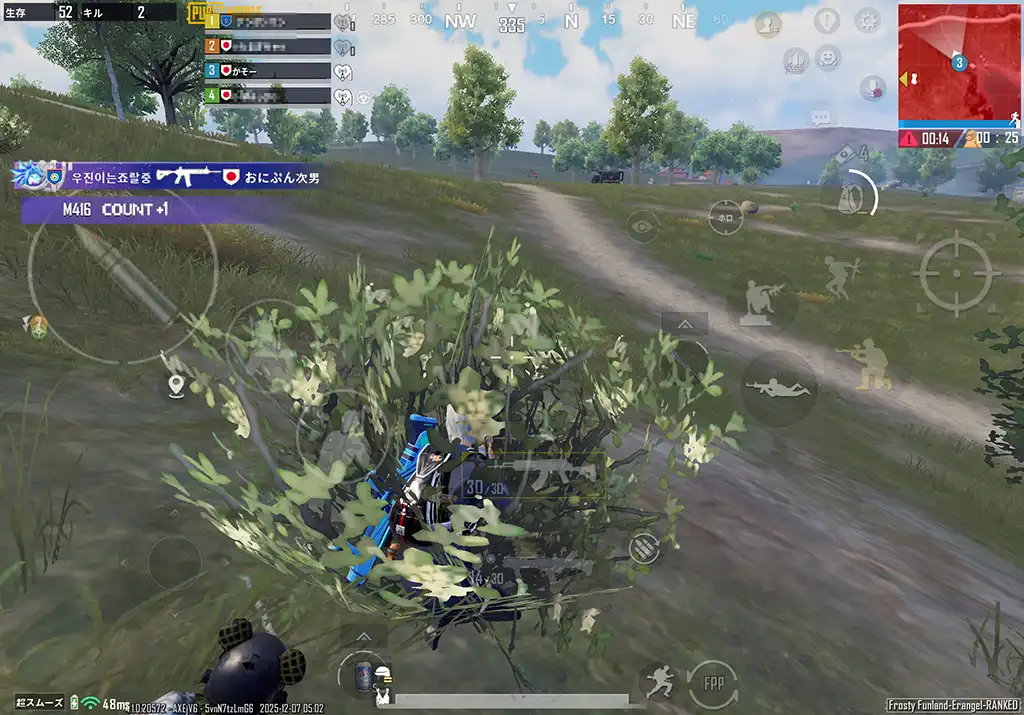Viewport: 1024px width, 715px height.
Task: Toggle the FPP camera perspective button
Action: coord(713,685)
